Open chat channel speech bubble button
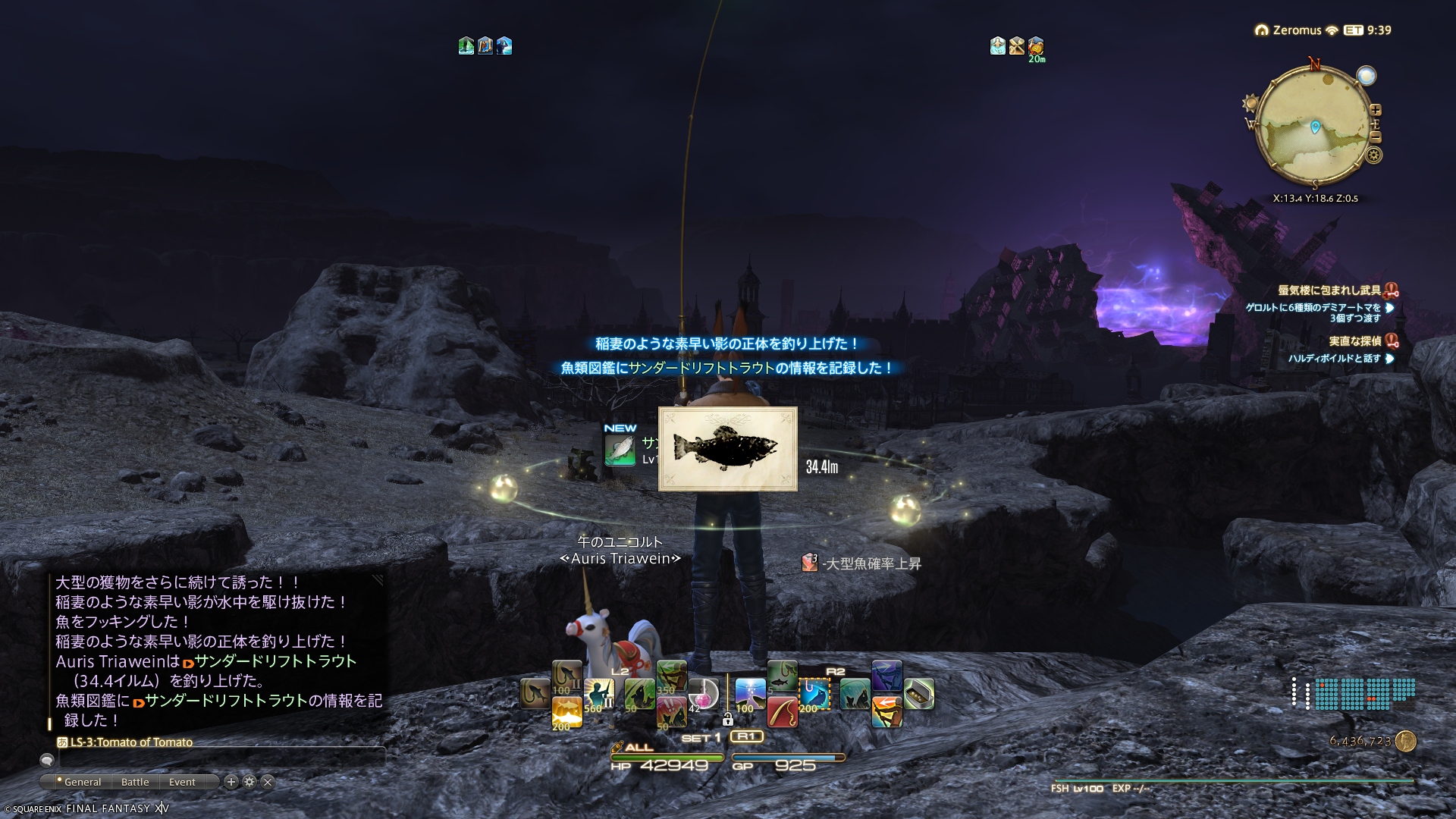 pos(47,760)
